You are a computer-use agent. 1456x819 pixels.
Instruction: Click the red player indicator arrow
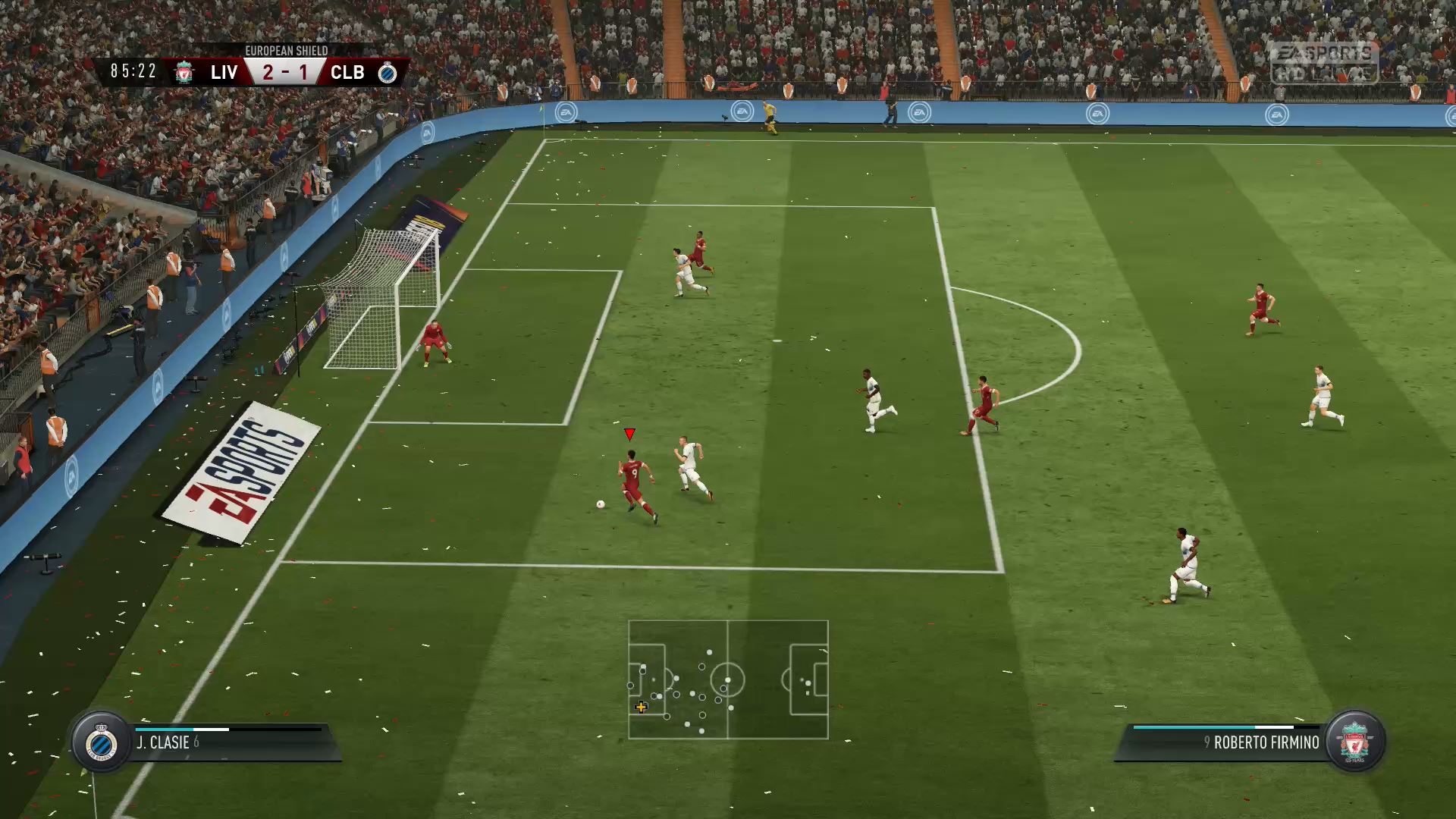coord(628,435)
